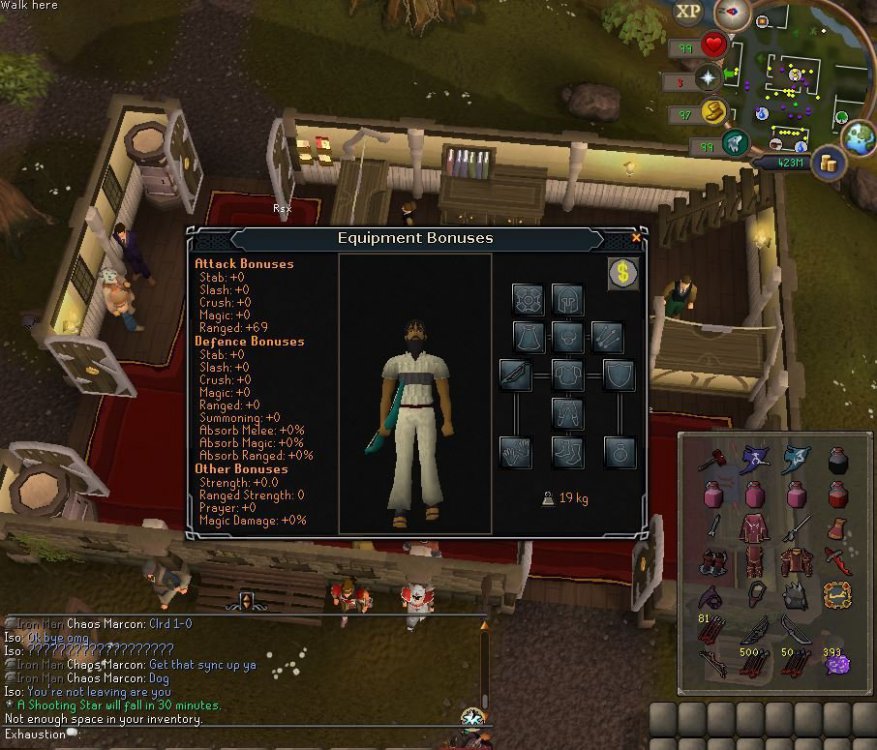The image size is (877, 750).
Task: Click the red heart hitpoints orb
Action: click(x=712, y=45)
